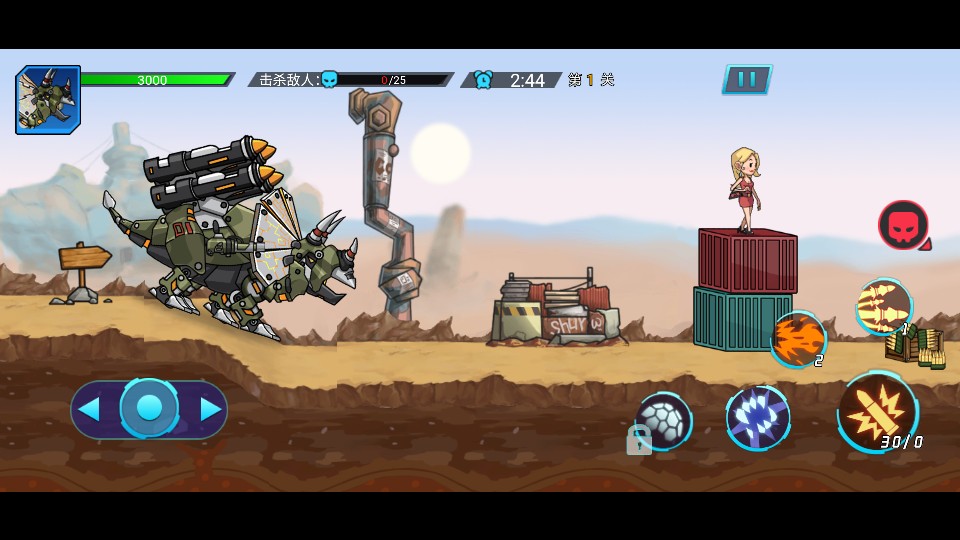The height and width of the screenshot is (540, 960).
Task: Tap the red skull icon
Action: [902, 225]
